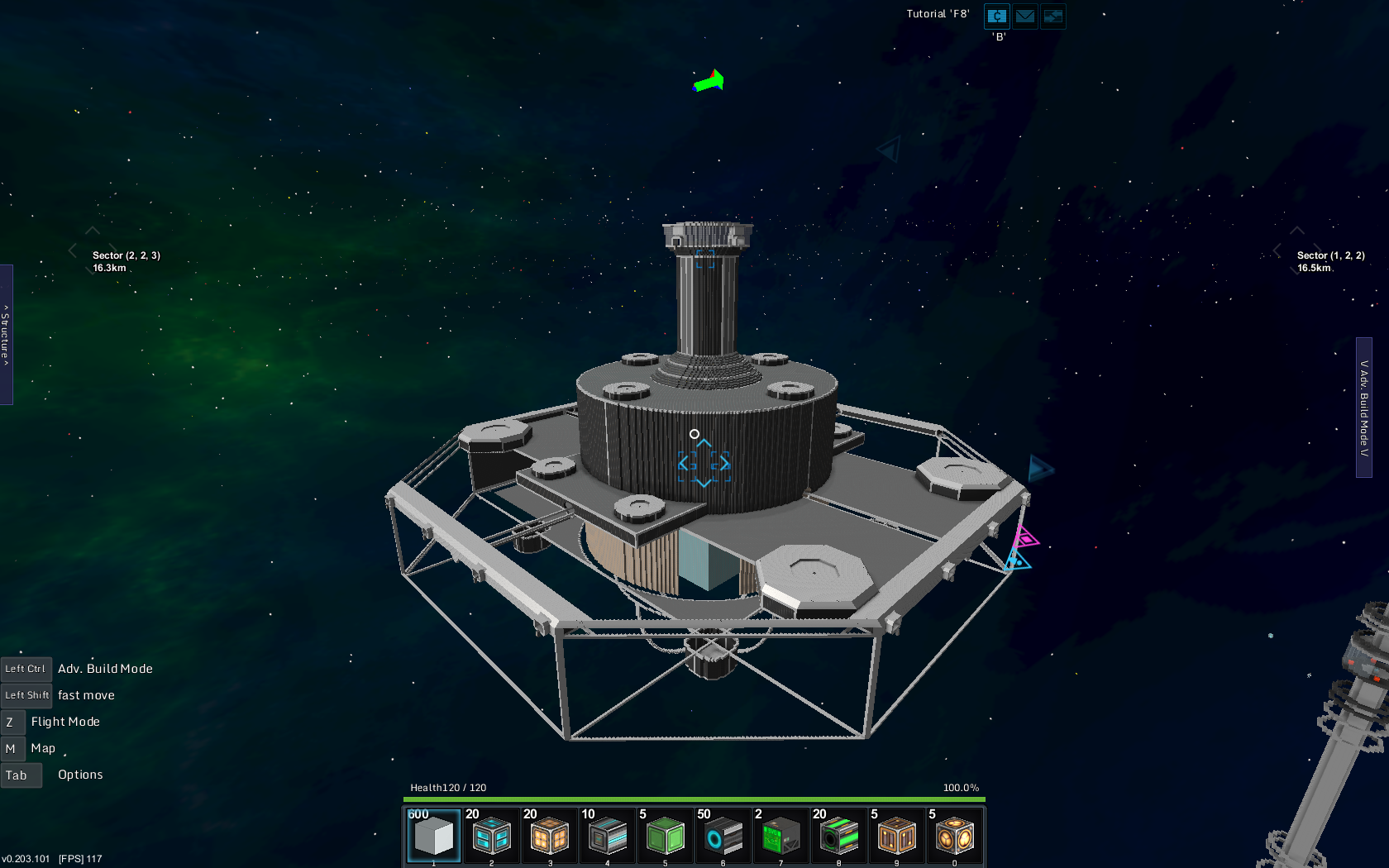Screen dimensions: 1389x868
Task: Choose the green computer block in slot 7
Action: click(780, 837)
